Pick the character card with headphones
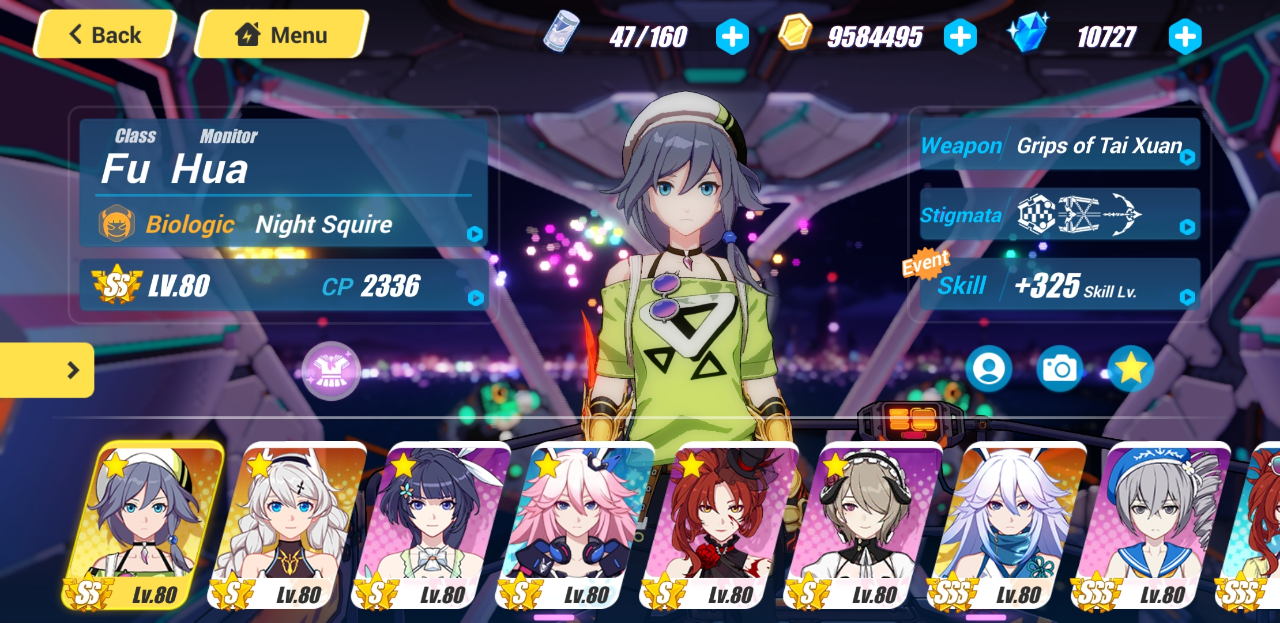This screenshot has width=1280, height=623. tap(860, 525)
